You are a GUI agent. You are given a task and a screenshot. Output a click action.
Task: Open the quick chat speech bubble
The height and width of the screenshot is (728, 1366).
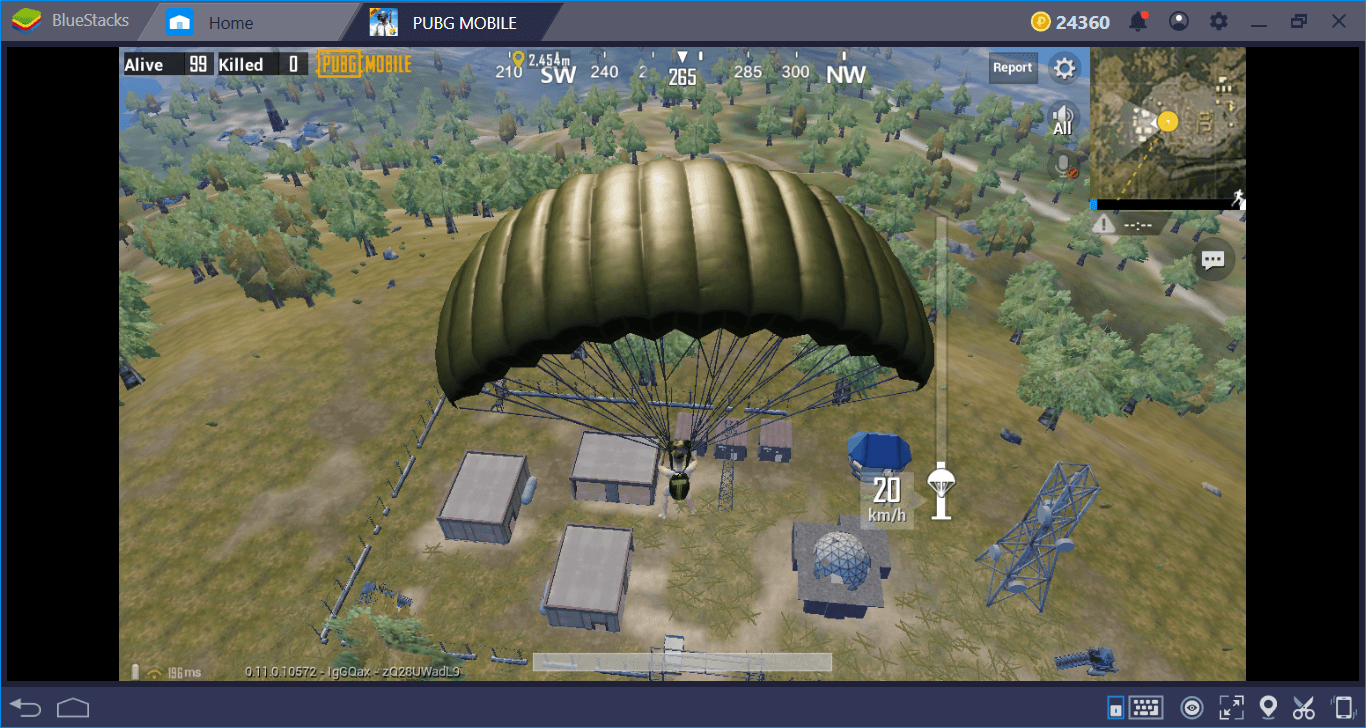1213,260
